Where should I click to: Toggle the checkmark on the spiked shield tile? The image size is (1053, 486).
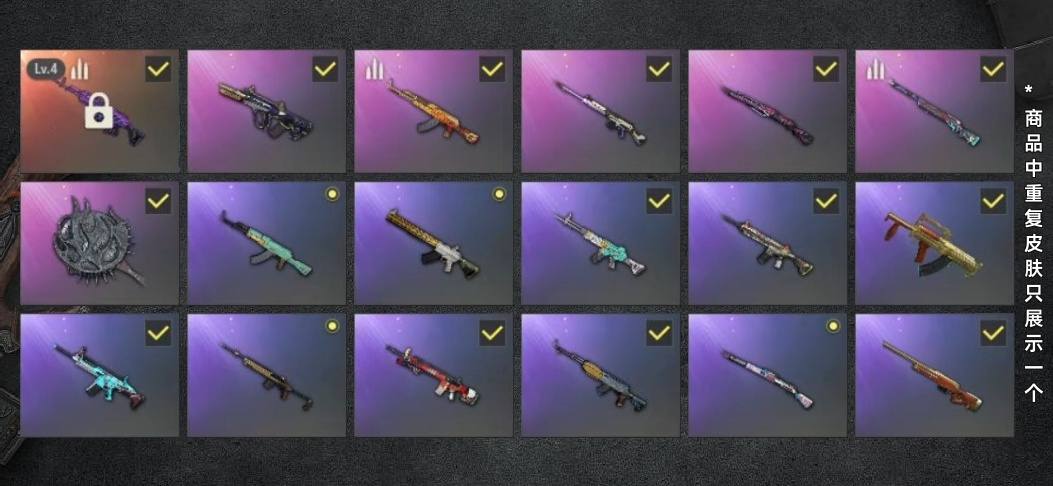(158, 202)
